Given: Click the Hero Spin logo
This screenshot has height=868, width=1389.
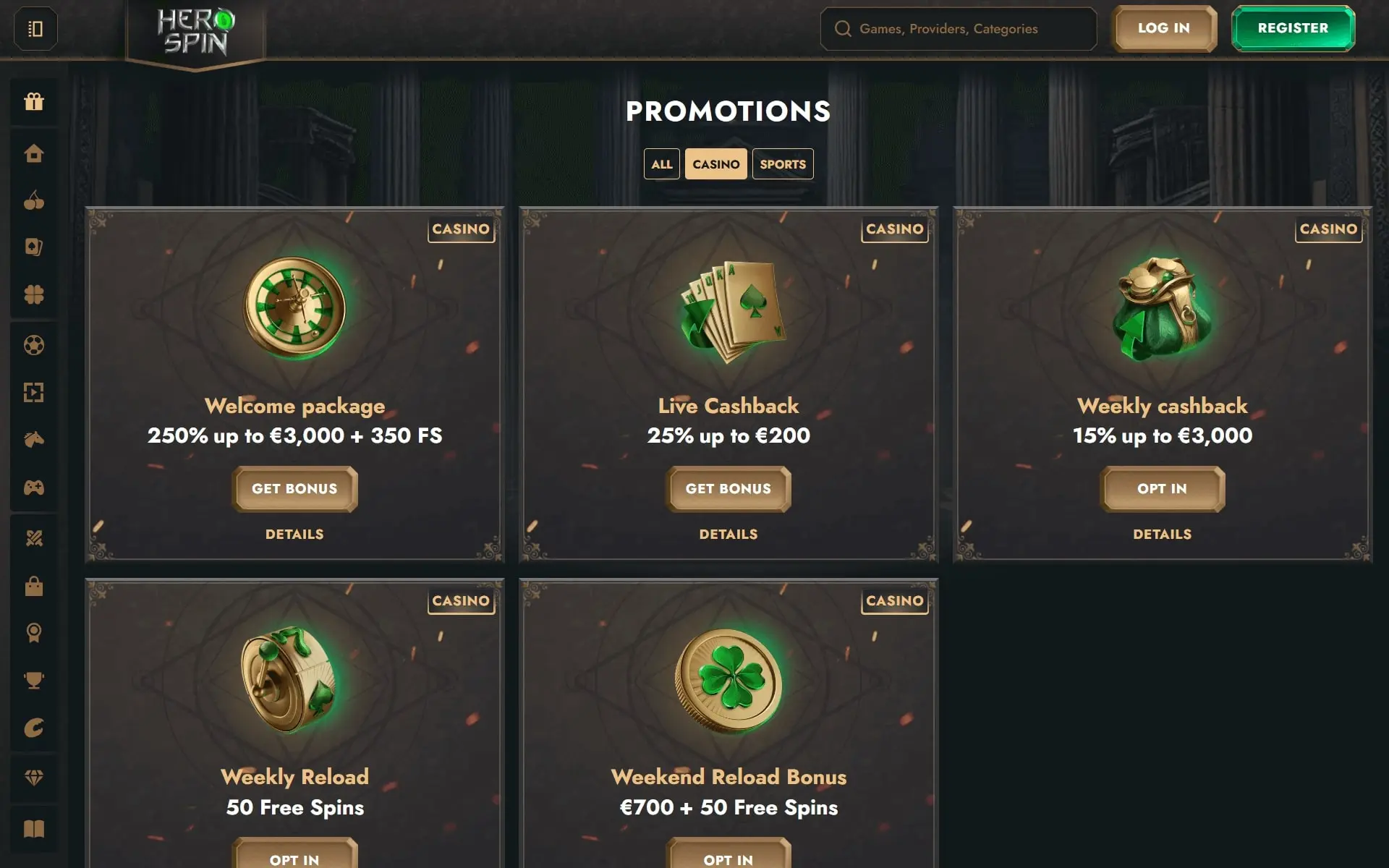Looking at the screenshot, I should 195,33.
